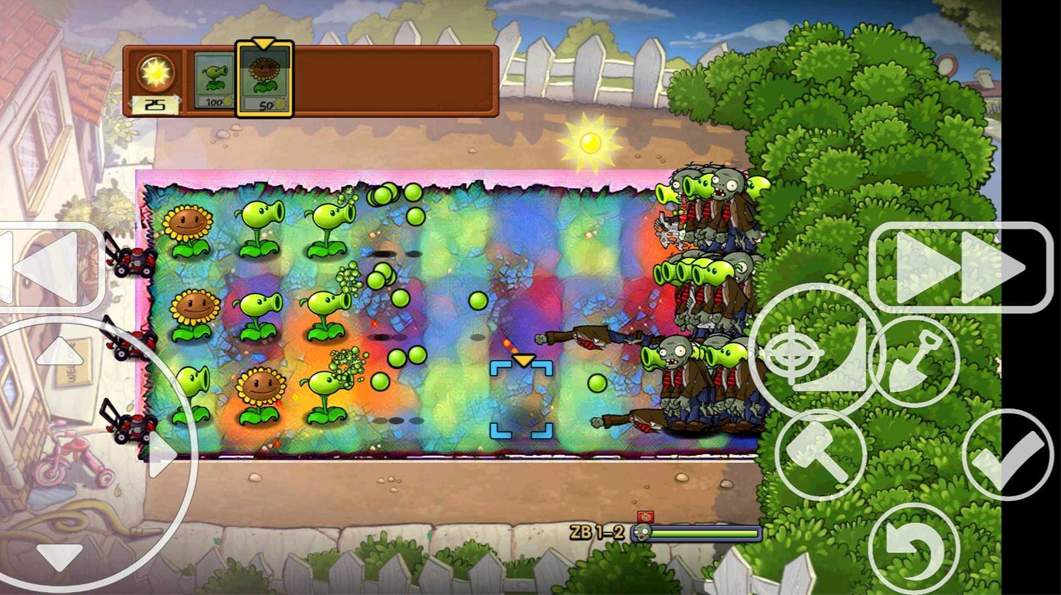1061x595 pixels.
Task: Tap the double left arrow button
Action: click(x=45, y=268)
